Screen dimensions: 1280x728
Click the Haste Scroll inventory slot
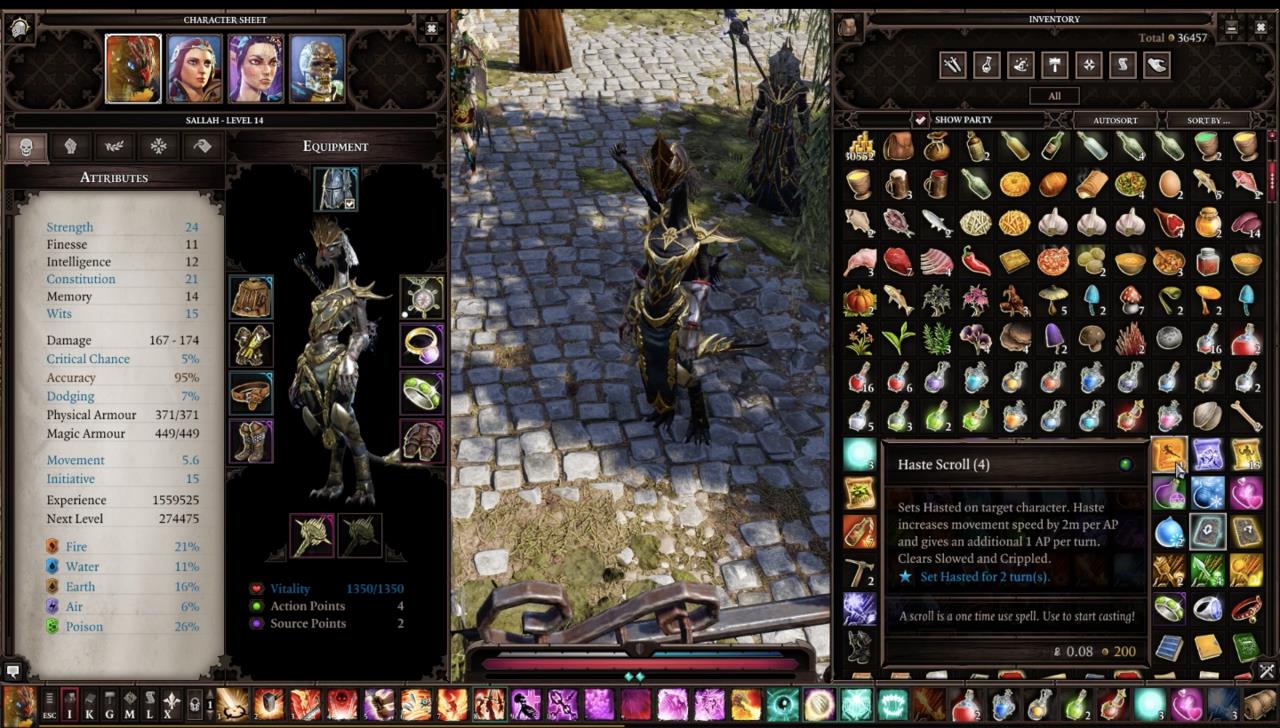click(x=1168, y=454)
